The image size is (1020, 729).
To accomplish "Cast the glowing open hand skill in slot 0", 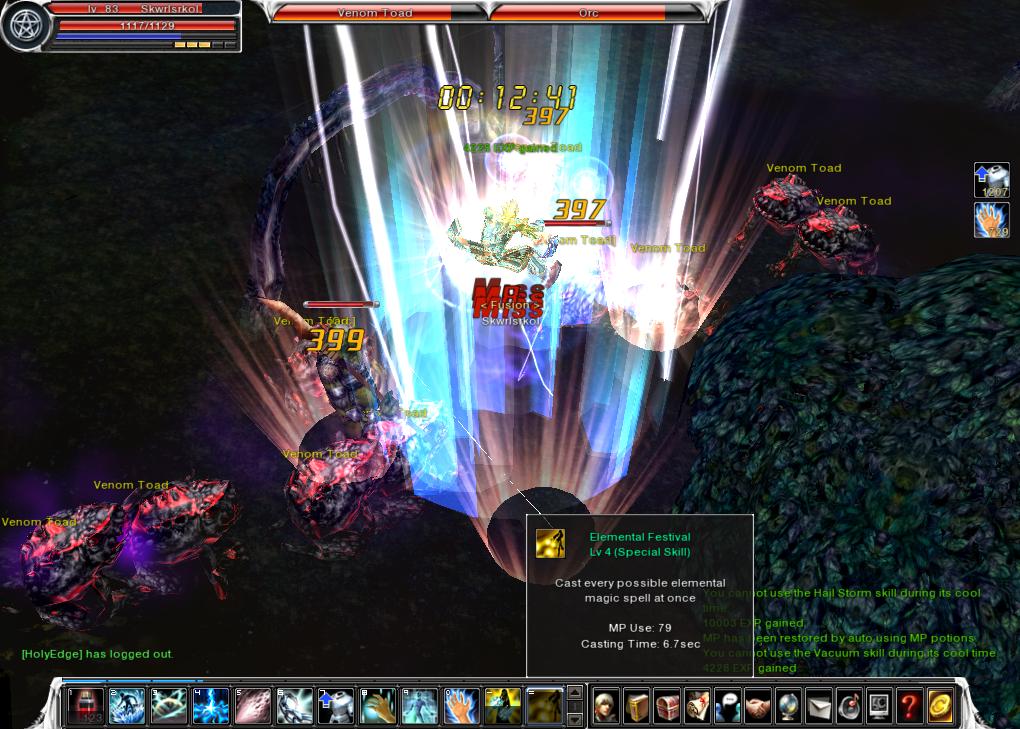I will (461, 706).
